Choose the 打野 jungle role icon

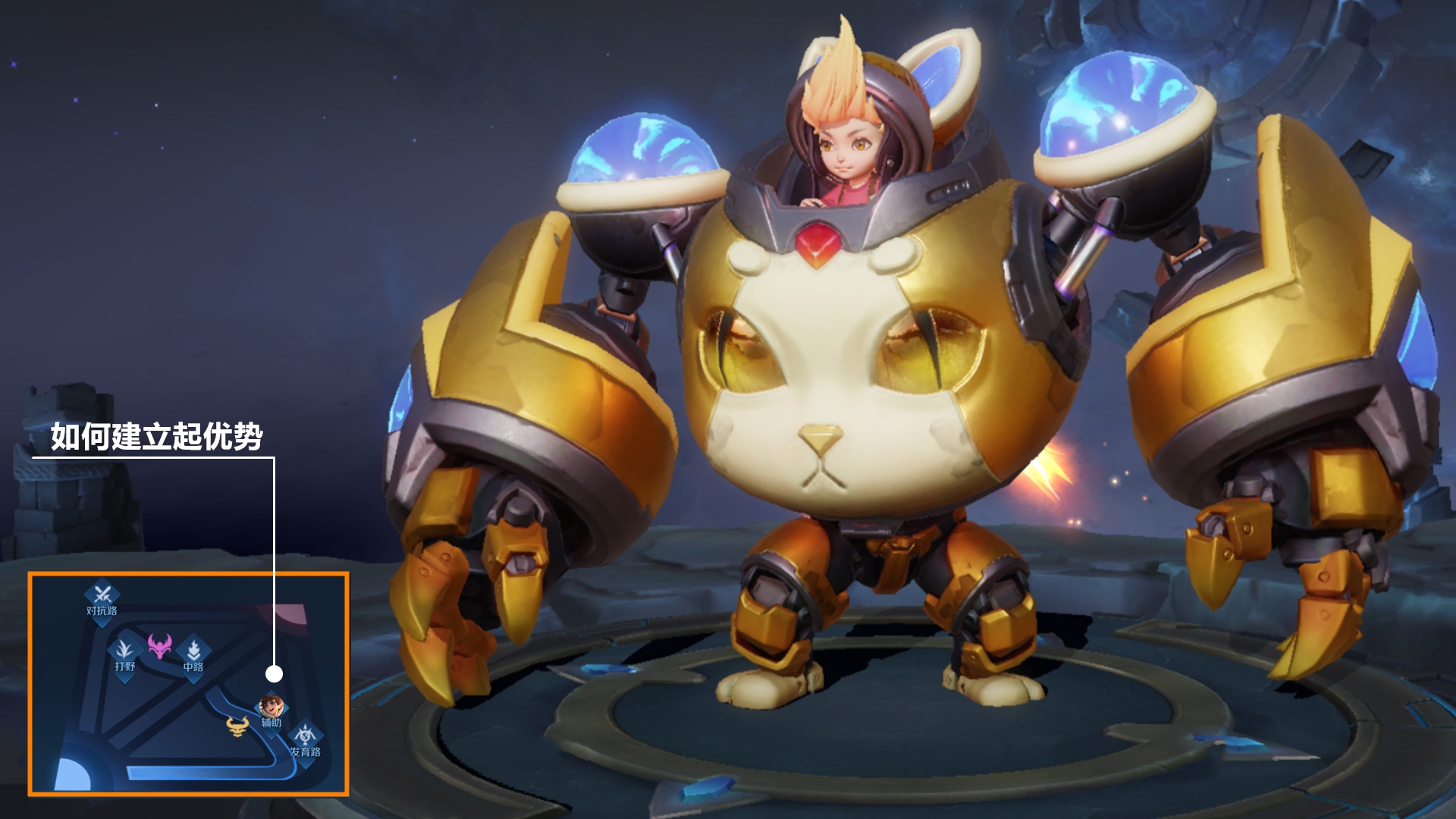[125, 651]
